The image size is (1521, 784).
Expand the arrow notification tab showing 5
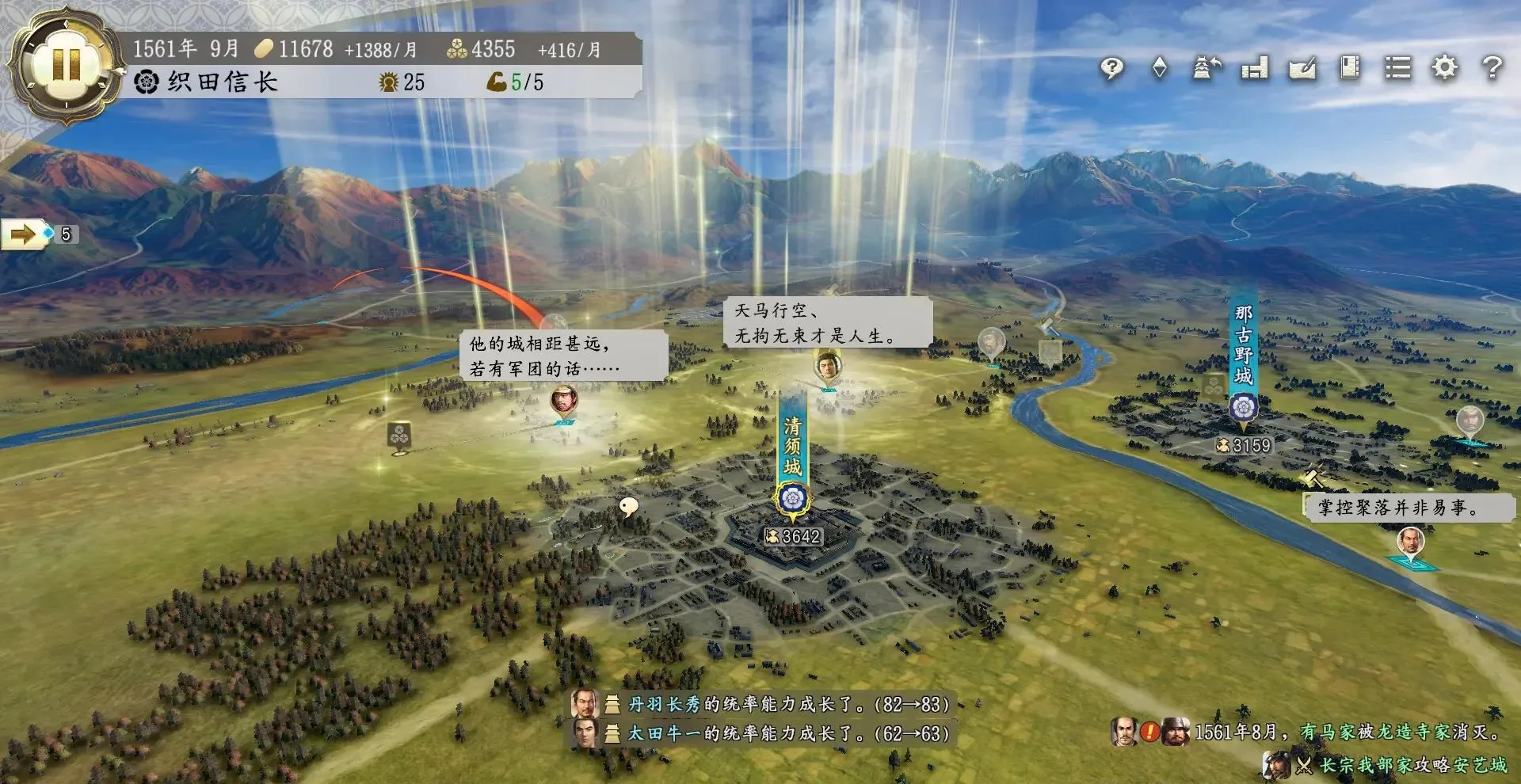point(26,234)
